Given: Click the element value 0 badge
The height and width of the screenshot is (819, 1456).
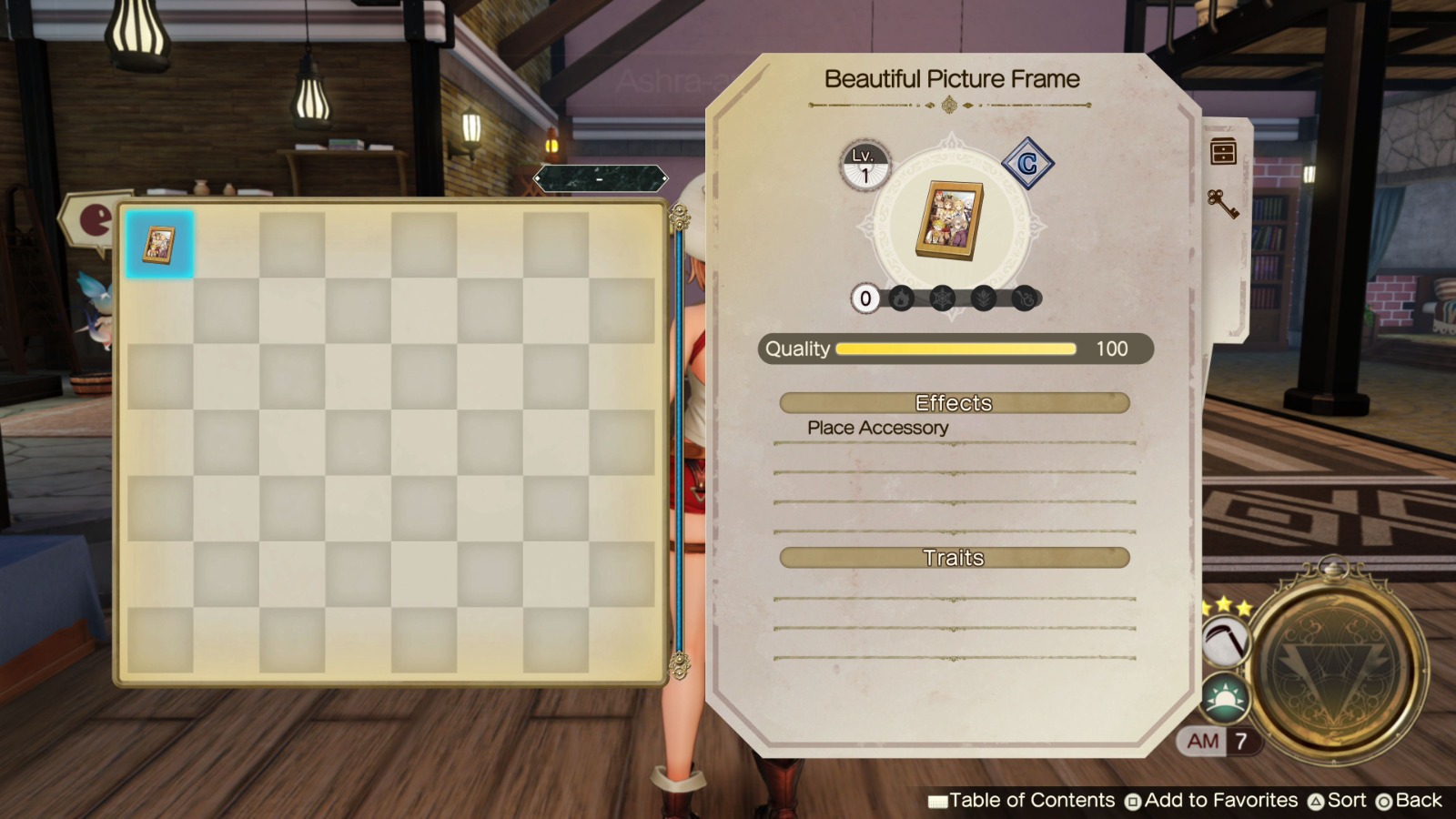Looking at the screenshot, I should click(864, 298).
